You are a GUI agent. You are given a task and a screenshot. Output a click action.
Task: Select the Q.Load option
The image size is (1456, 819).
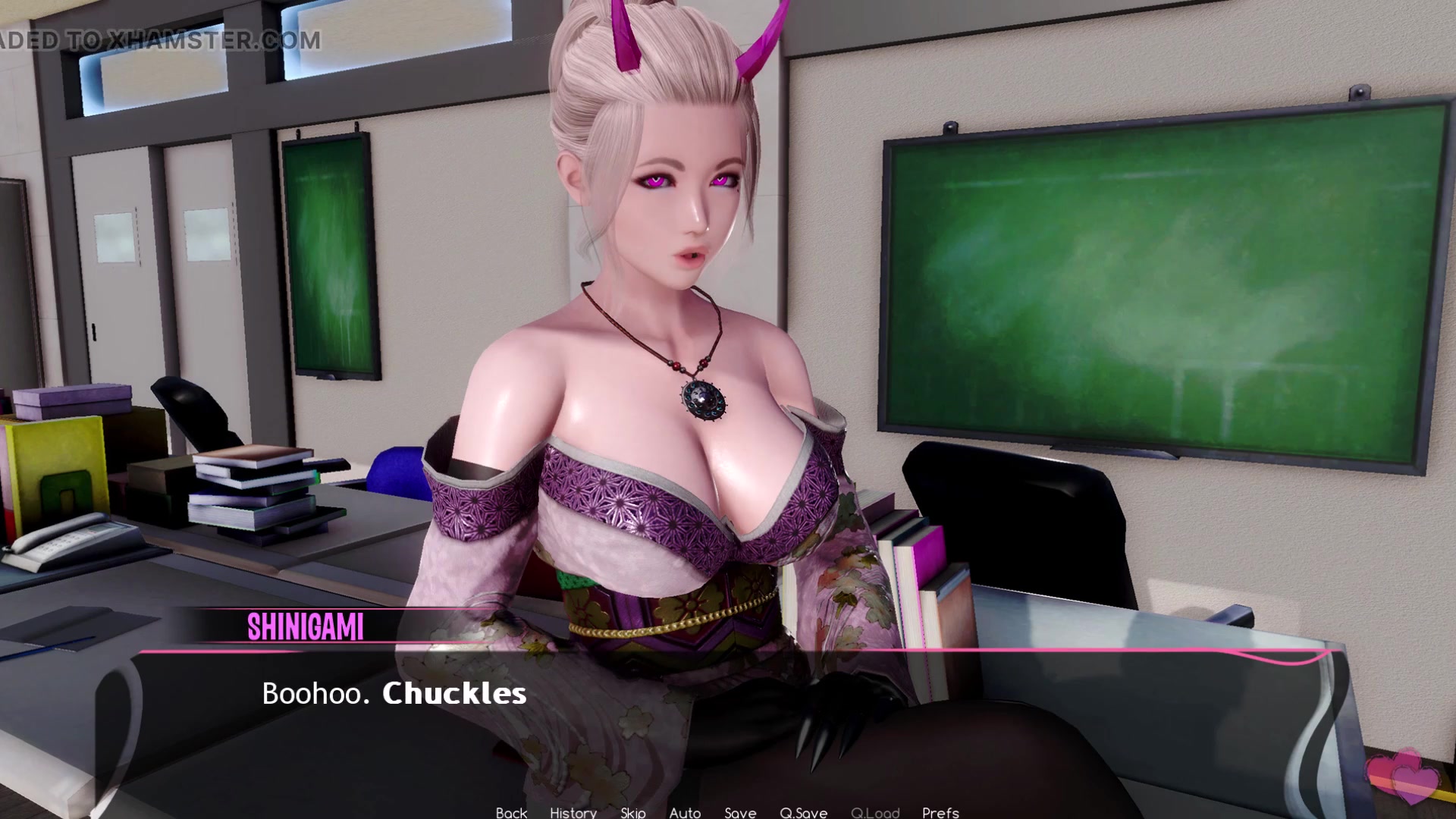coord(876,813)
